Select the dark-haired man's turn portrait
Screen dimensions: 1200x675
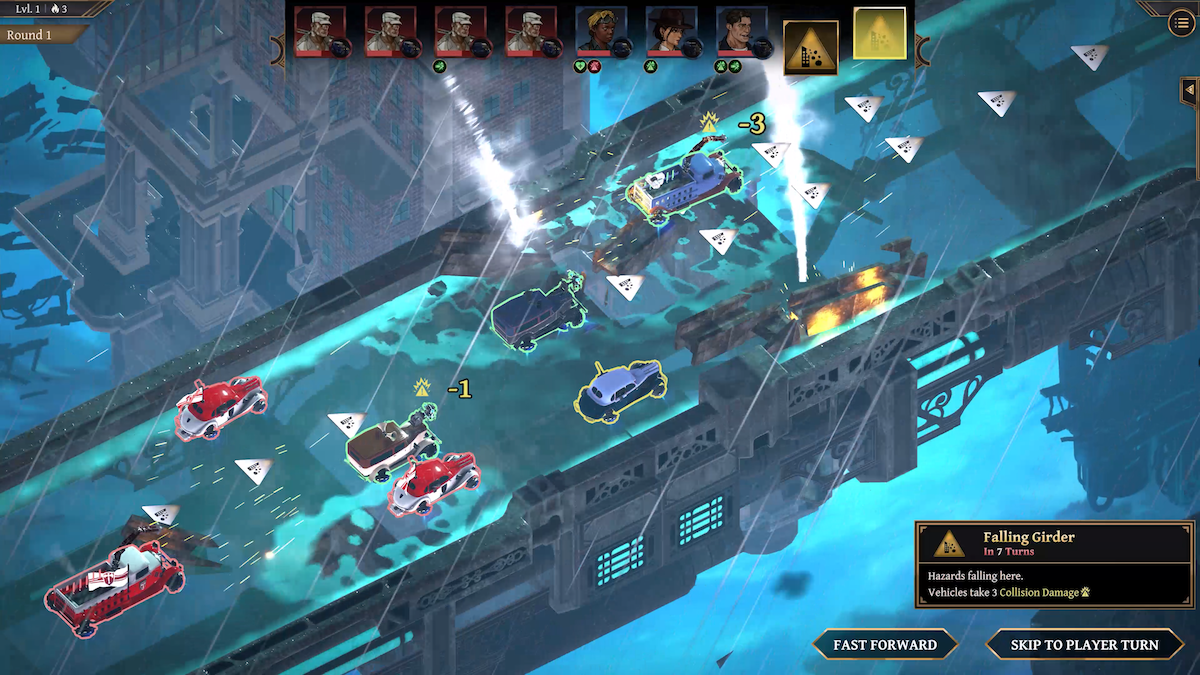coord(741,32)
